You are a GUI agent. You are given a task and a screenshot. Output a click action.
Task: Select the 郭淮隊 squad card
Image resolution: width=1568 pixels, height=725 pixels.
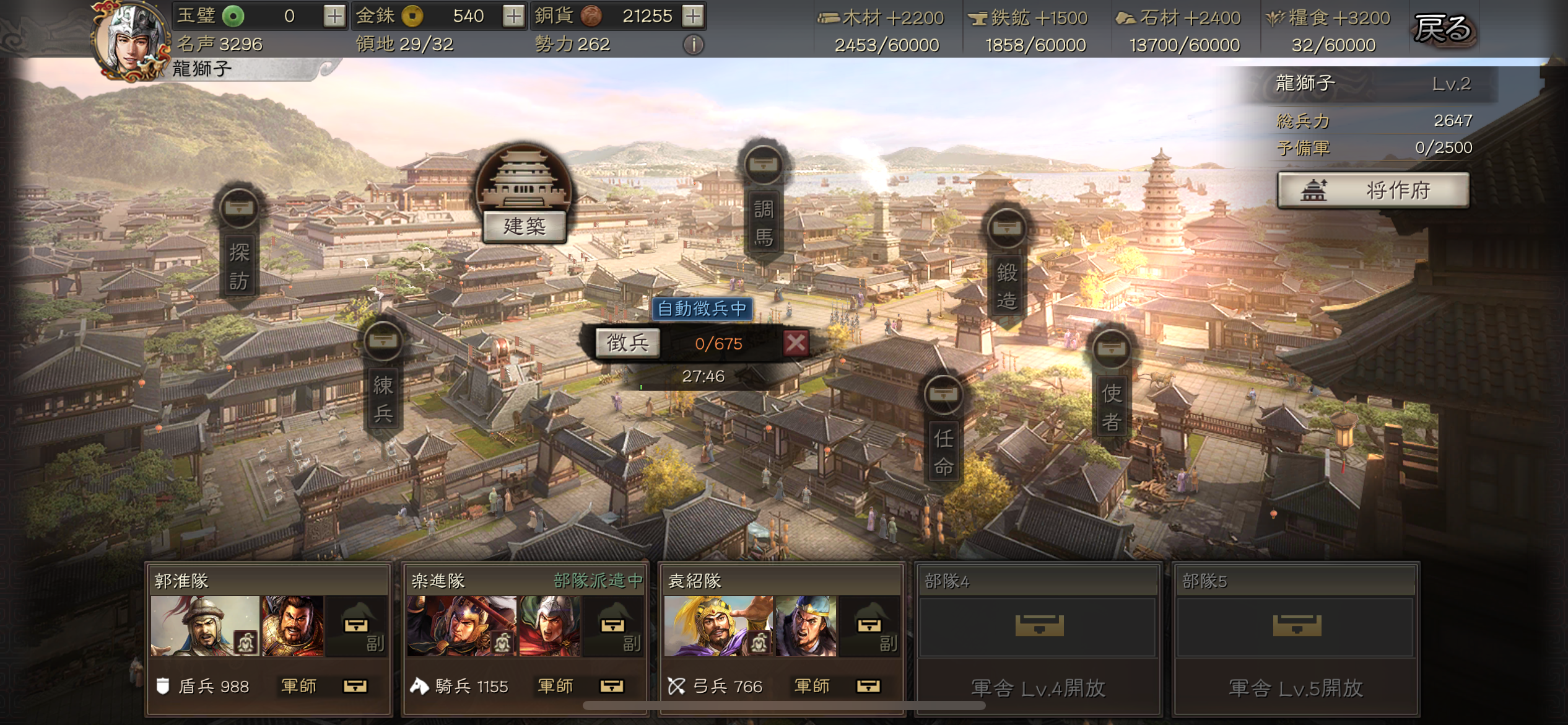point(269,637)
